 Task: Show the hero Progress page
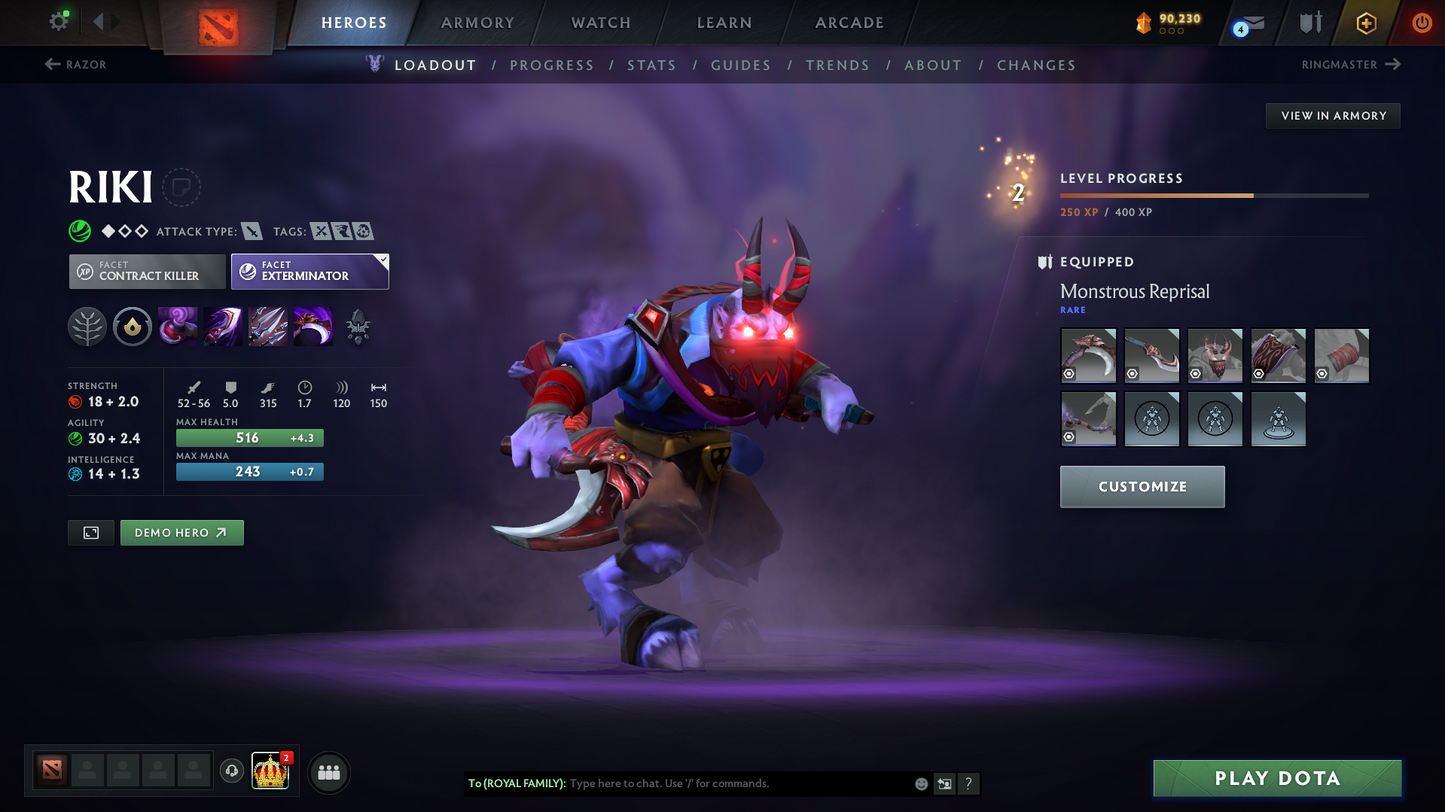click(551, 65)
